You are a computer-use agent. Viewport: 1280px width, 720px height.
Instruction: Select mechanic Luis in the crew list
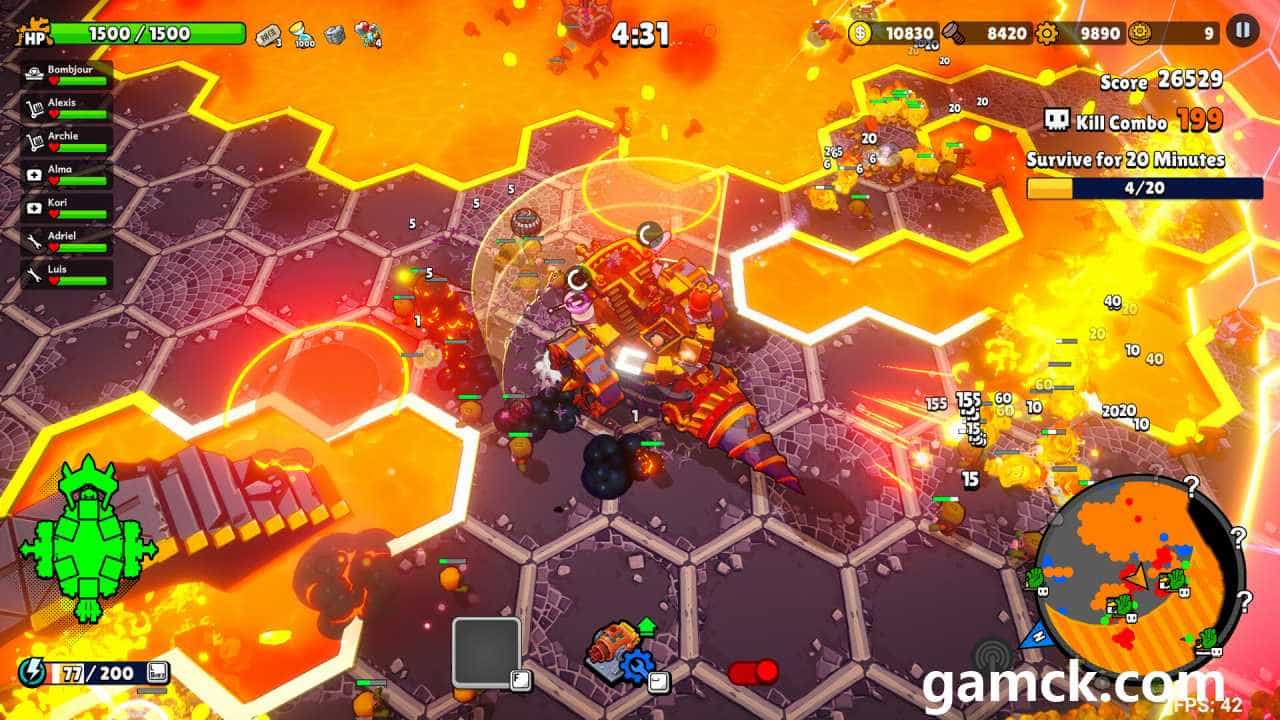pos(66,274)
